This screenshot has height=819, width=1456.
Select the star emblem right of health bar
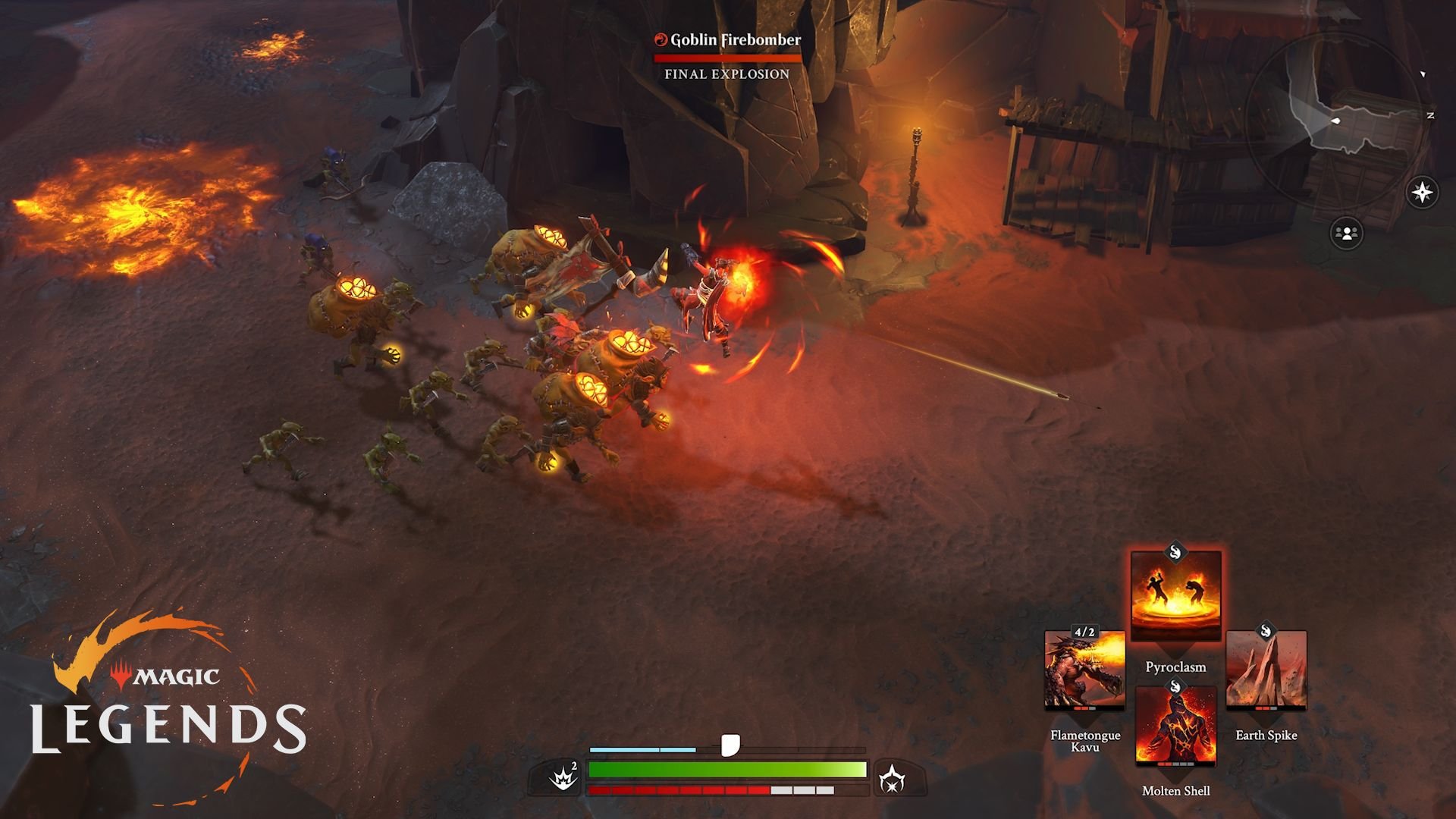pyautogui.click(x=891, y=778)
